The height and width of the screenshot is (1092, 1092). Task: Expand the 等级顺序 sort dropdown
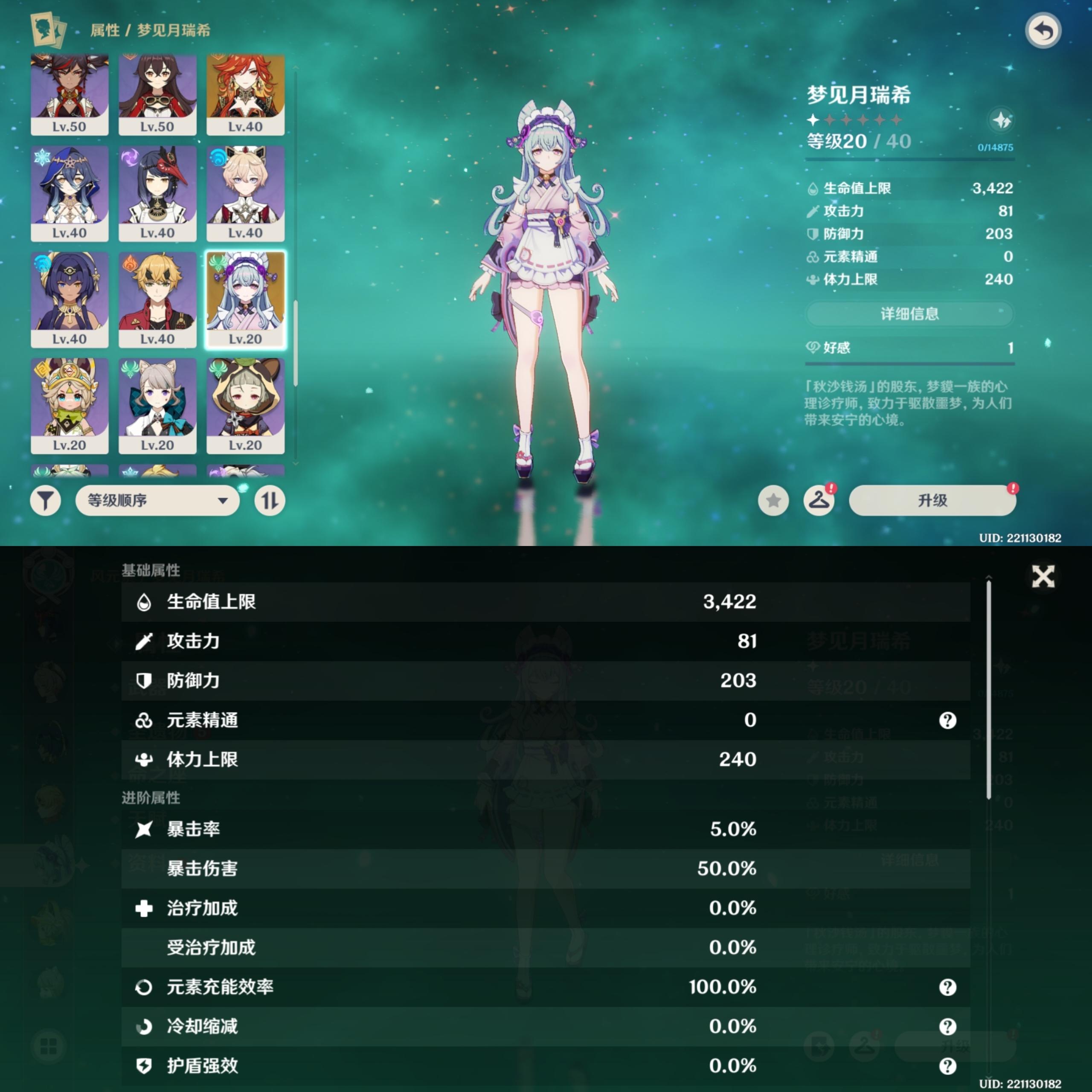pos(157,500)
